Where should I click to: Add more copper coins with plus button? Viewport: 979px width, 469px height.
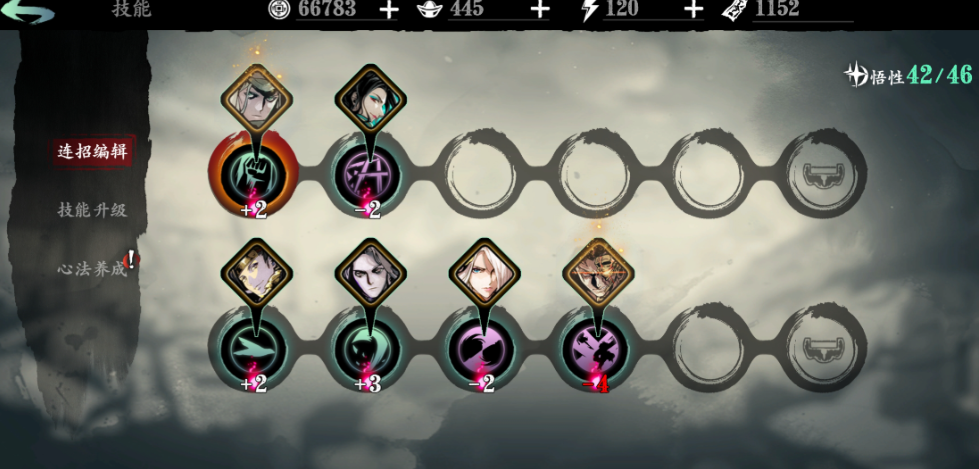pyautogui.click(x=389, y=10)
